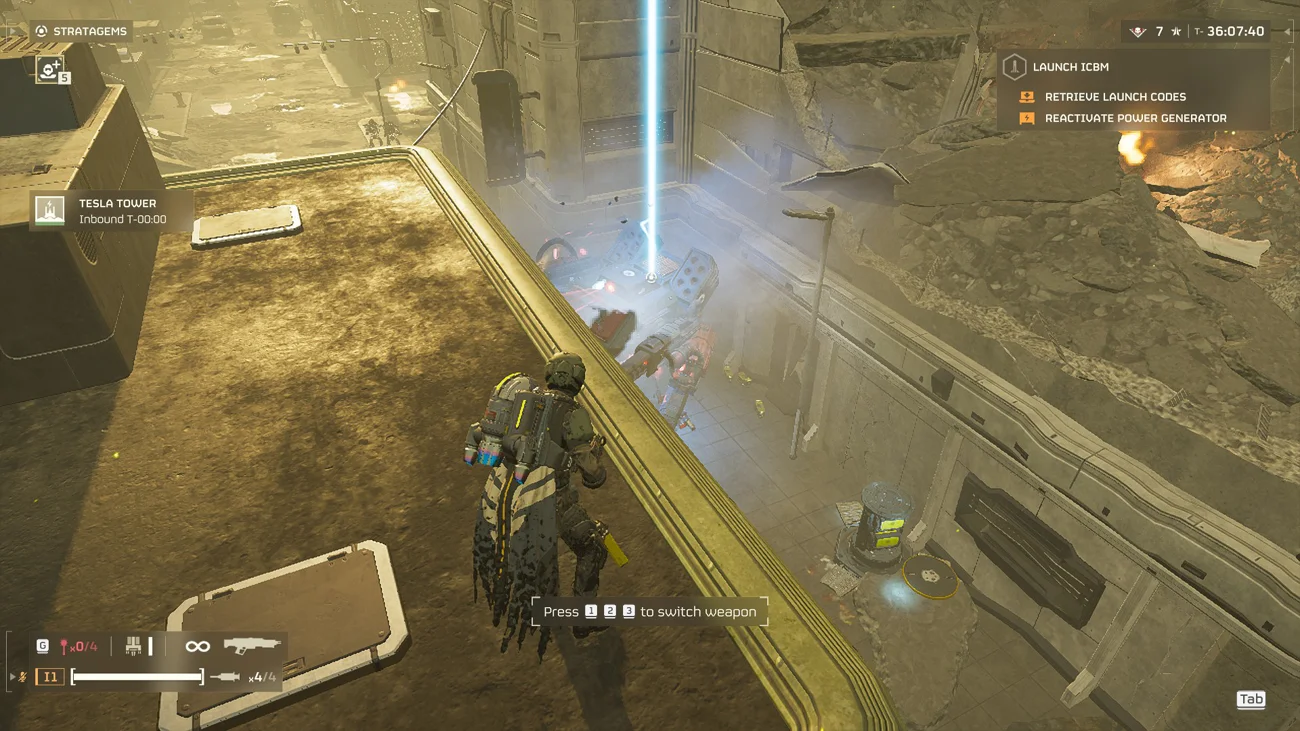Select the rifle weapon silhouette icon

tap(250, 646)
